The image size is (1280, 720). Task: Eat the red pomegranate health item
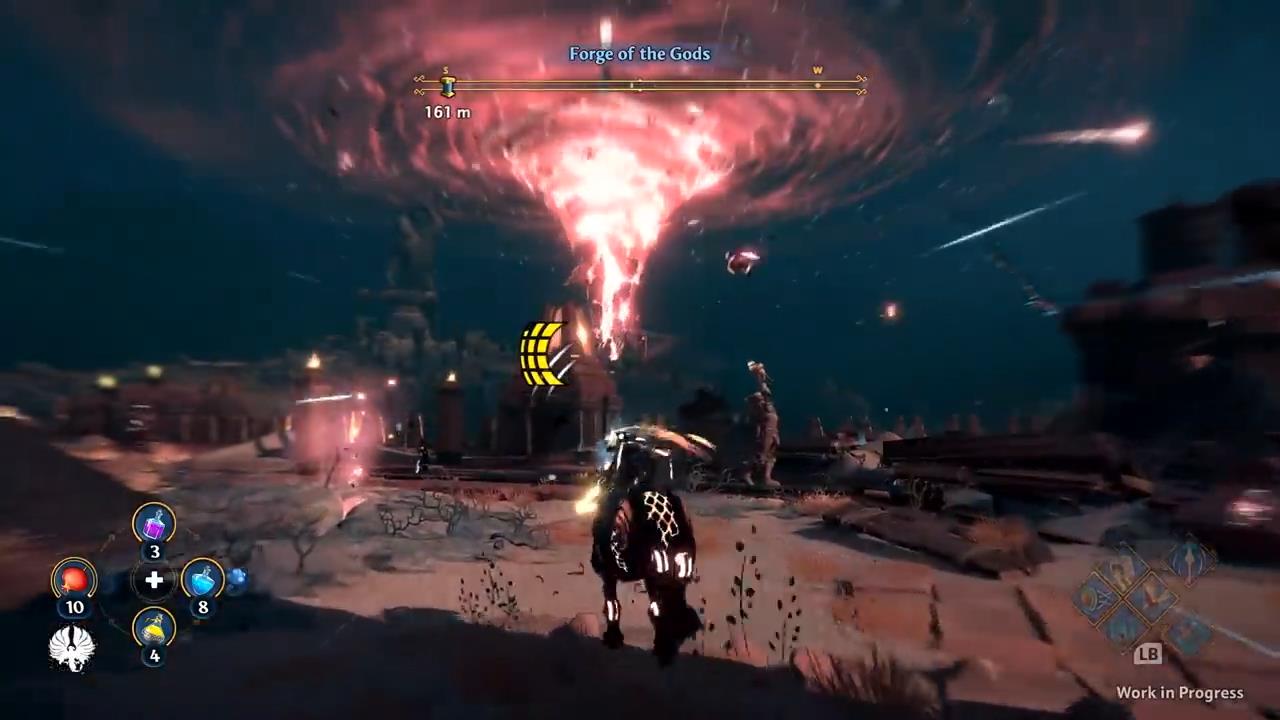[x=74, y=579]
